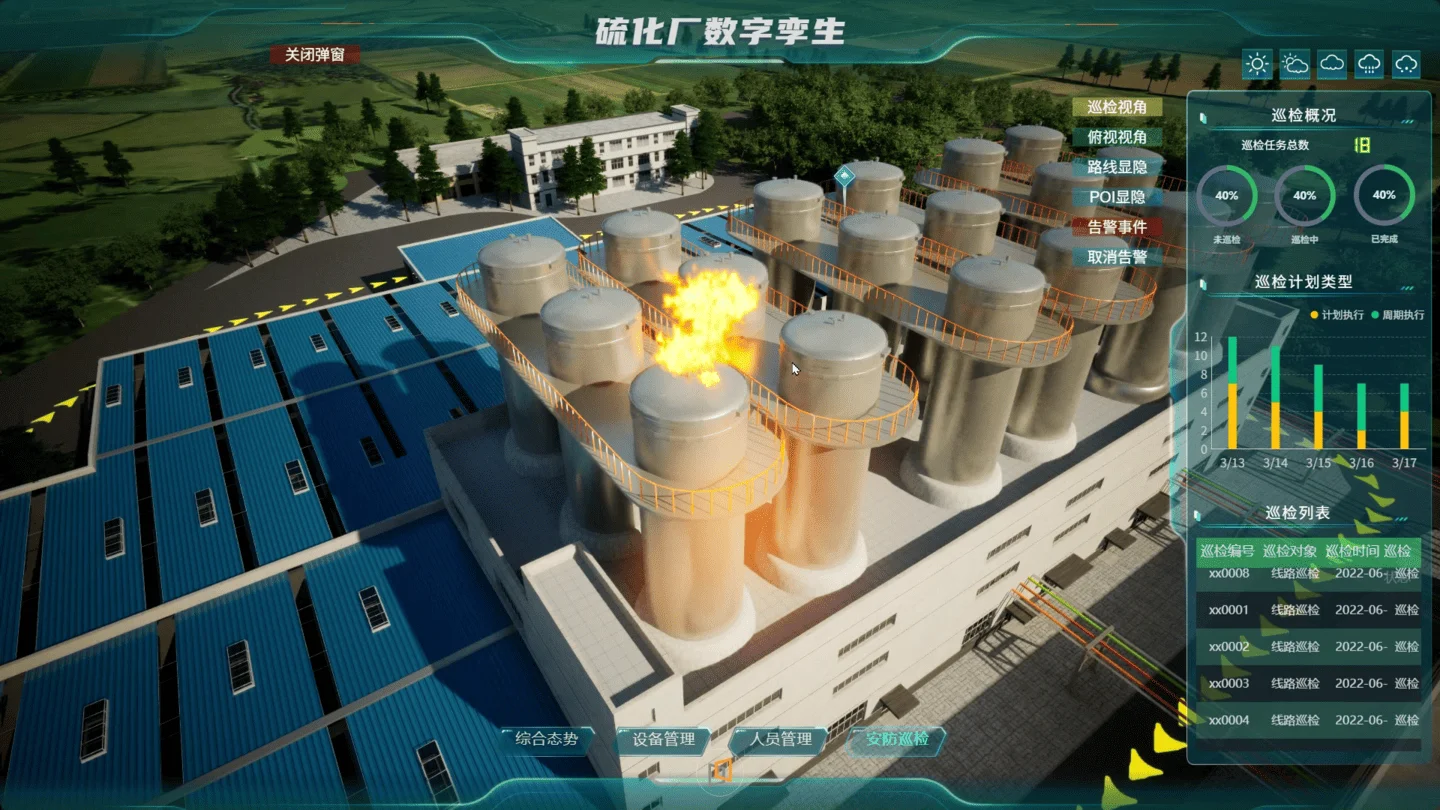Click the 关闭弹窗 close-popup button
The image size is (1440, 810).
pyautogui.click(x=315, y=55)
